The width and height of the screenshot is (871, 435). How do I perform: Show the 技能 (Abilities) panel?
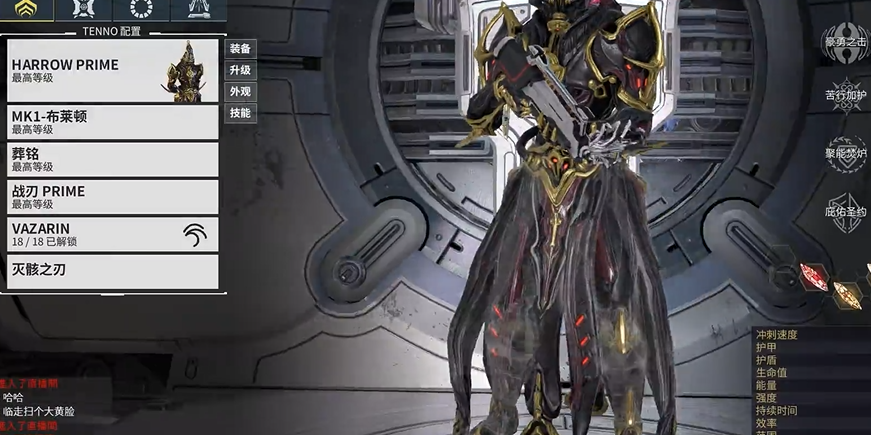click(x=240, y=114)
